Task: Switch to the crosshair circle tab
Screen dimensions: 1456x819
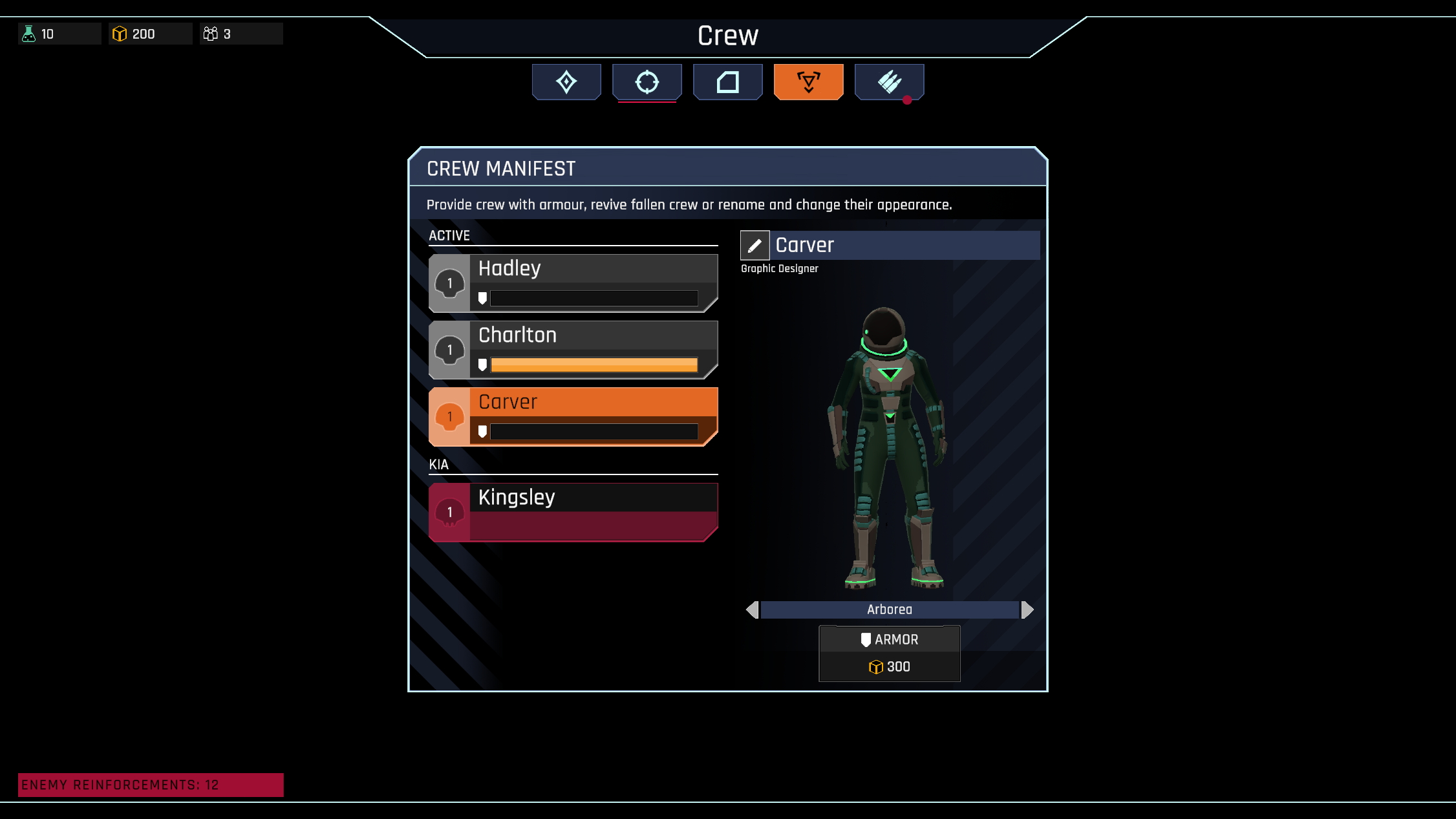Action: click(x=647, y=82)
